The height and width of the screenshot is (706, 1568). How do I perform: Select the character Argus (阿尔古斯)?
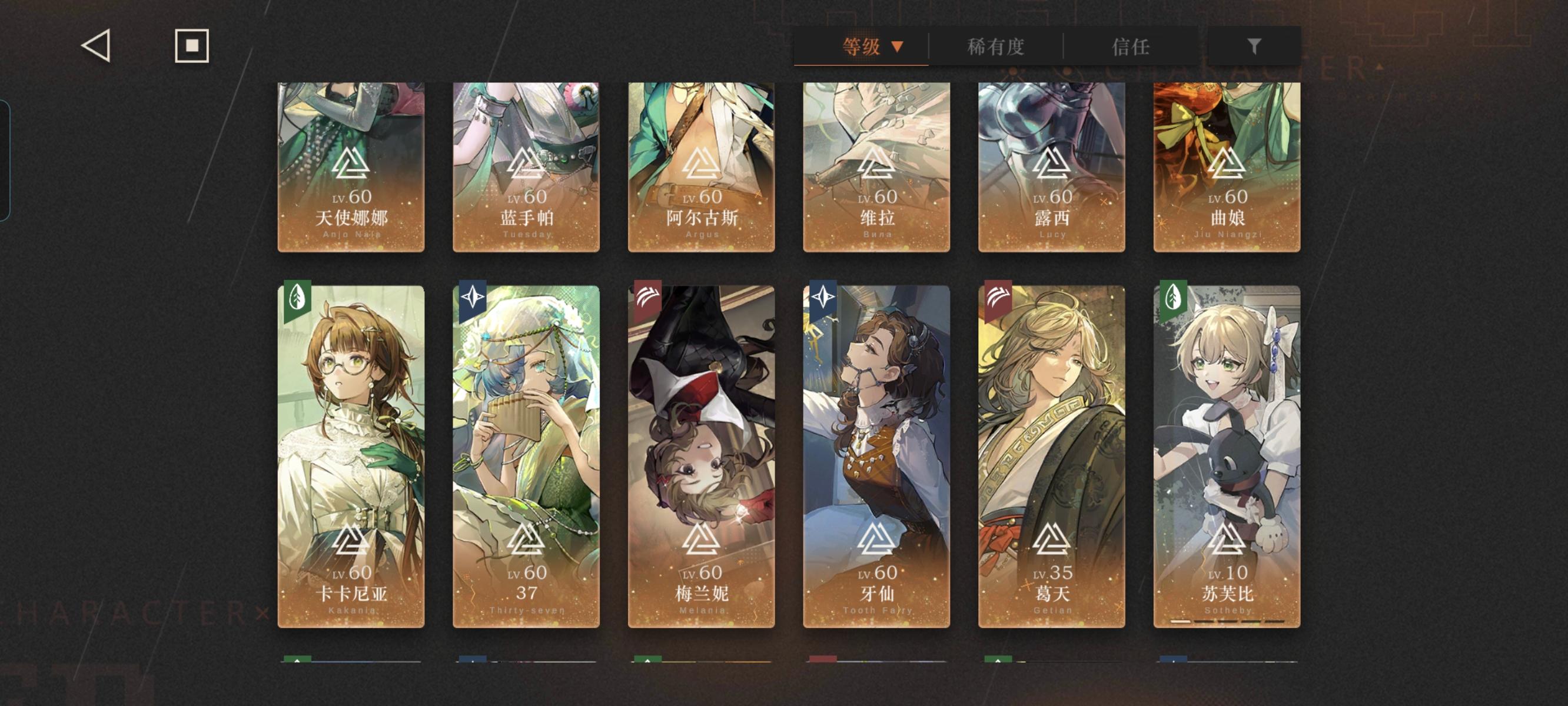(x=701, y=164)
